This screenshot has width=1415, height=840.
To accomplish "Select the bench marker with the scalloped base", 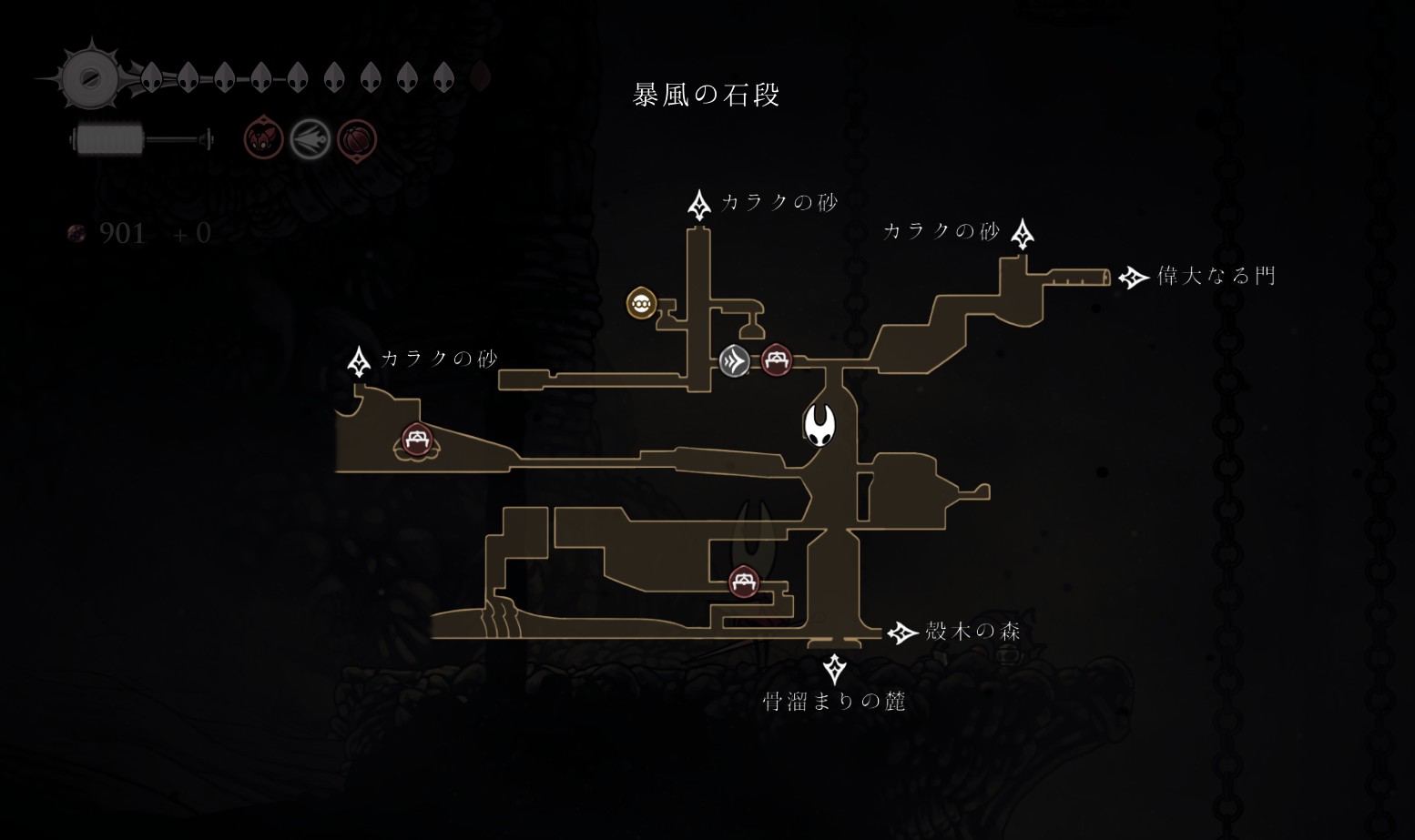I will click(x=417, y=441).
